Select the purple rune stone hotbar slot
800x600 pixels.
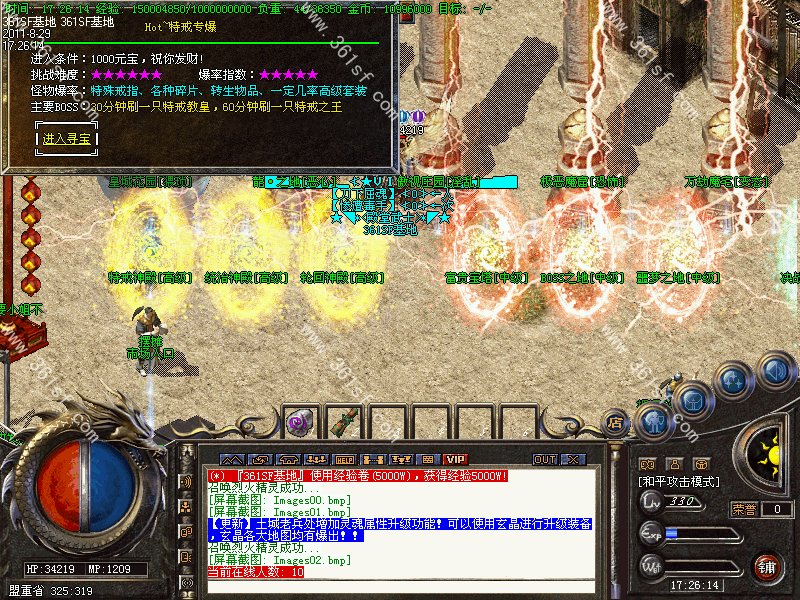tap(298, 422)
